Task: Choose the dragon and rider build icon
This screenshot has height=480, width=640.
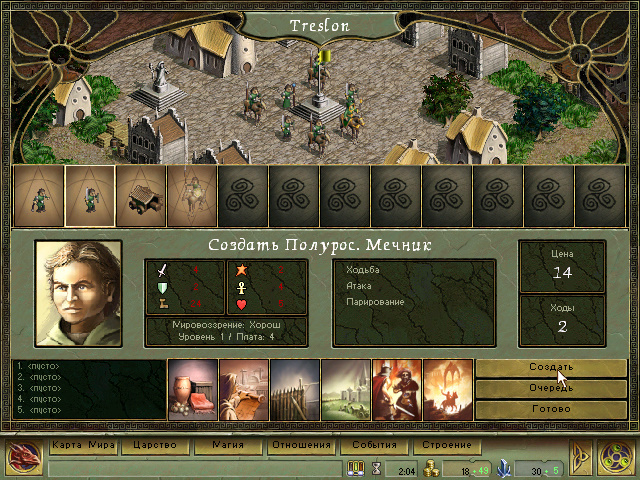Action: tap(447, 387)
